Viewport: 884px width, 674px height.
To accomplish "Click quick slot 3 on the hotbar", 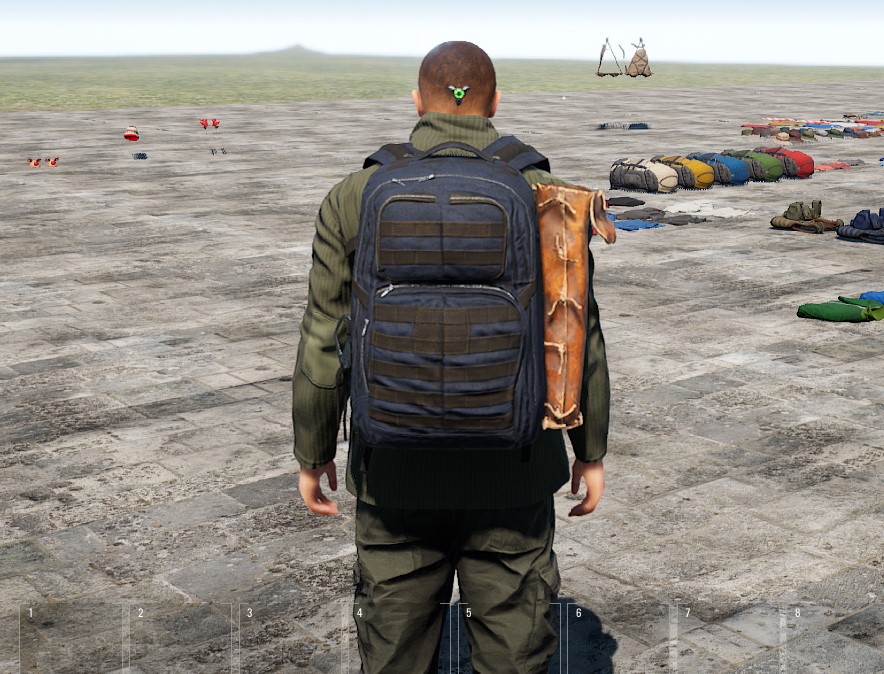I will tap(292, 640).
